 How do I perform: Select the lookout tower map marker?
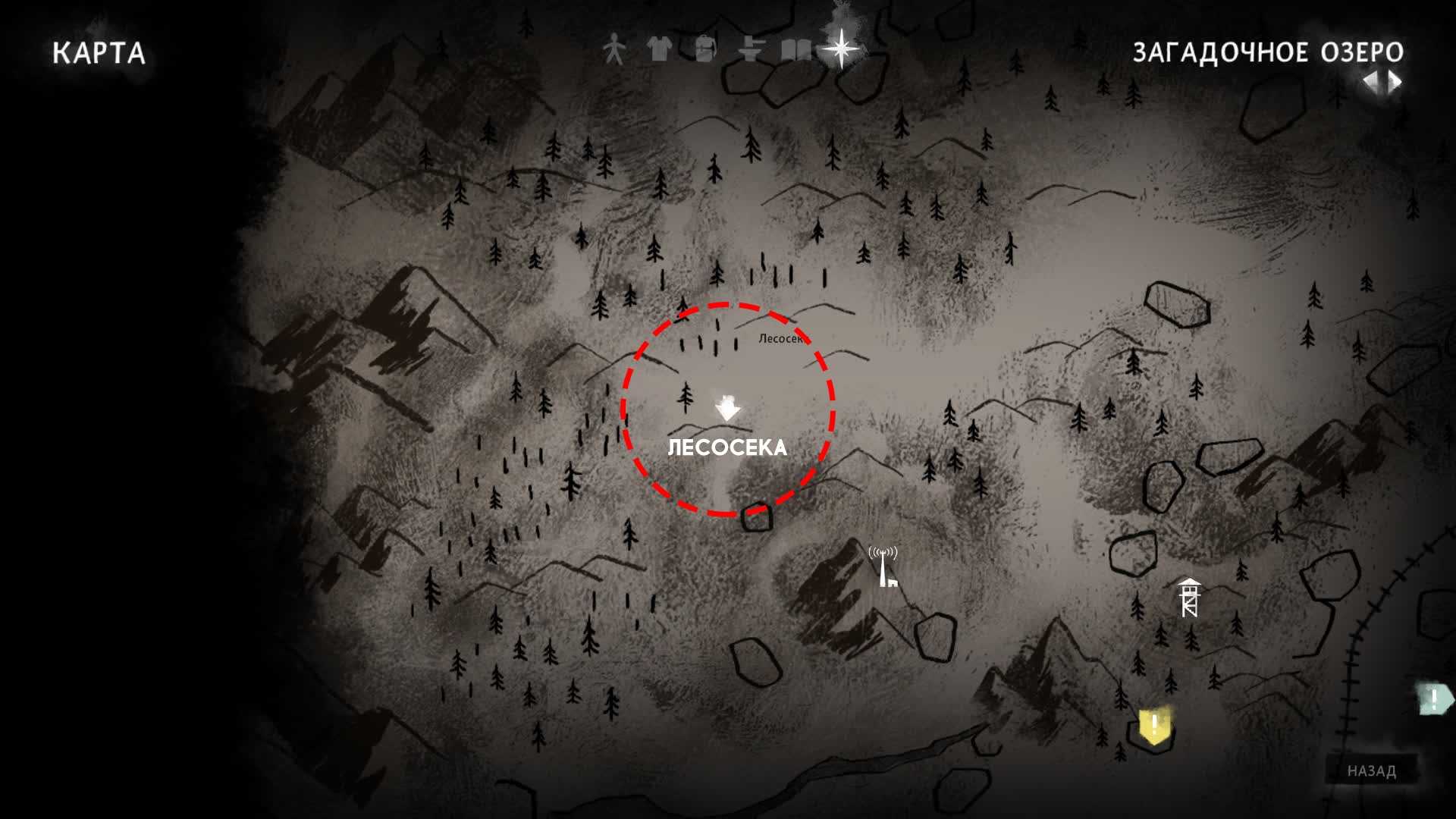1189,598
